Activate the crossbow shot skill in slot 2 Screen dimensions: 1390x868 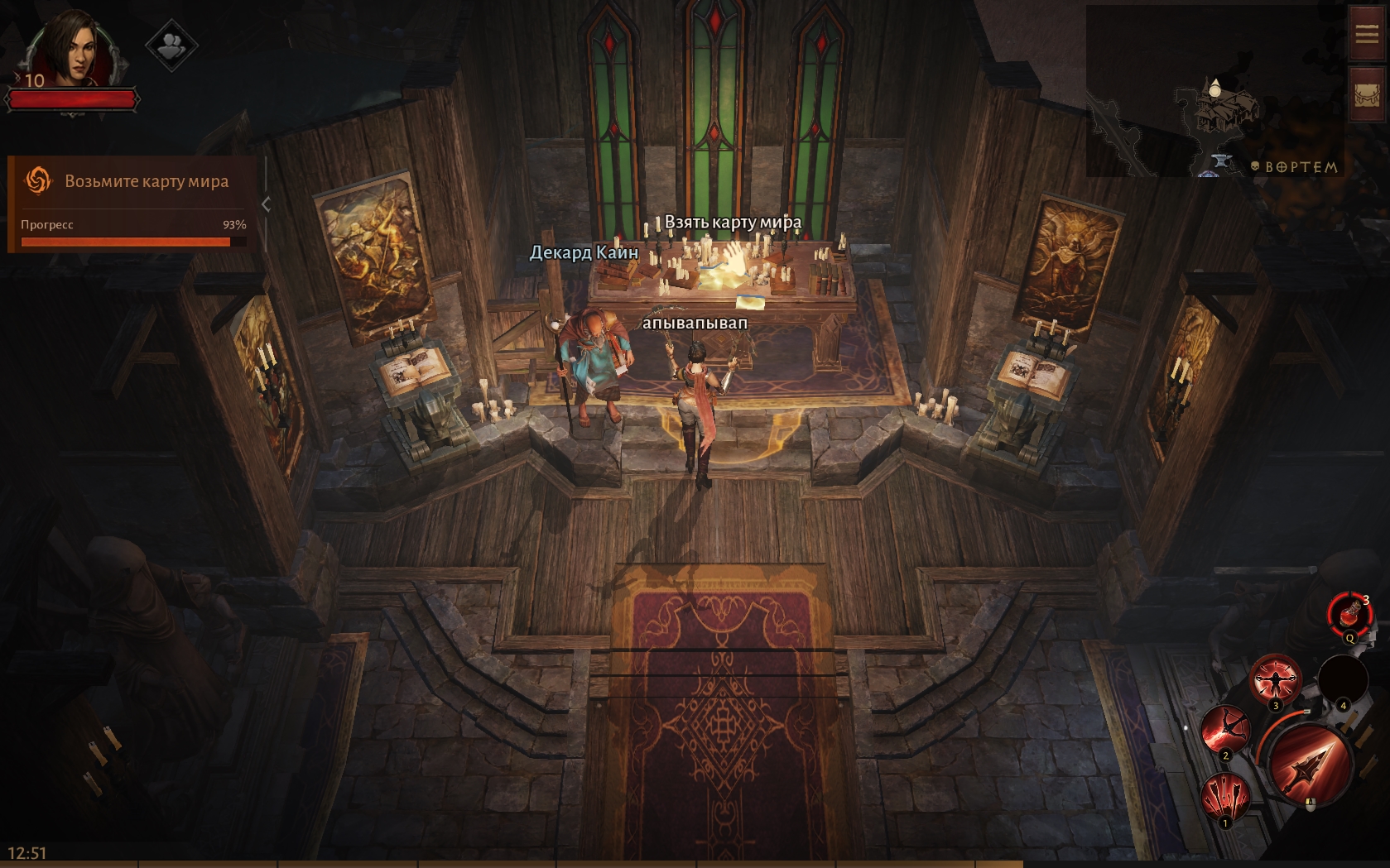point(1224,730)
